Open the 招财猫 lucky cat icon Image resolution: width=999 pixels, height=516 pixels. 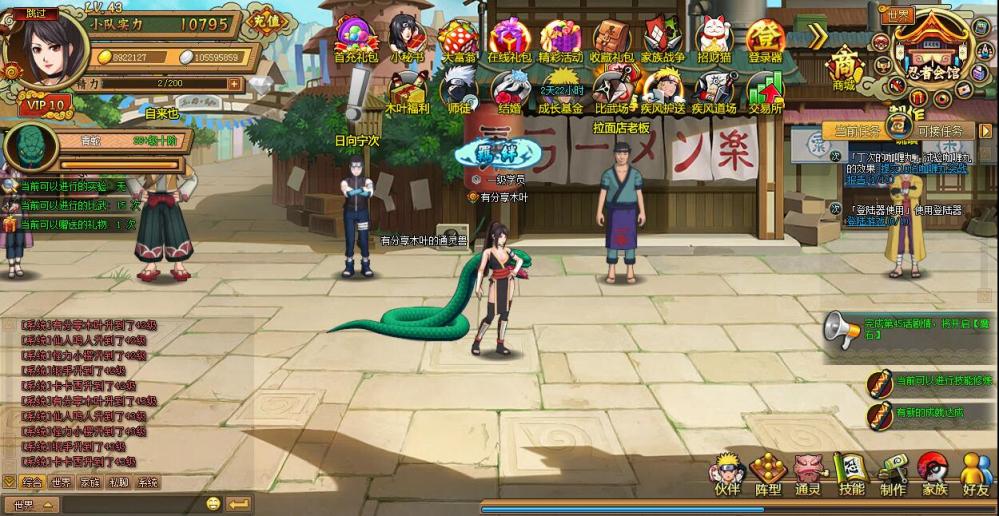point(714,38)
